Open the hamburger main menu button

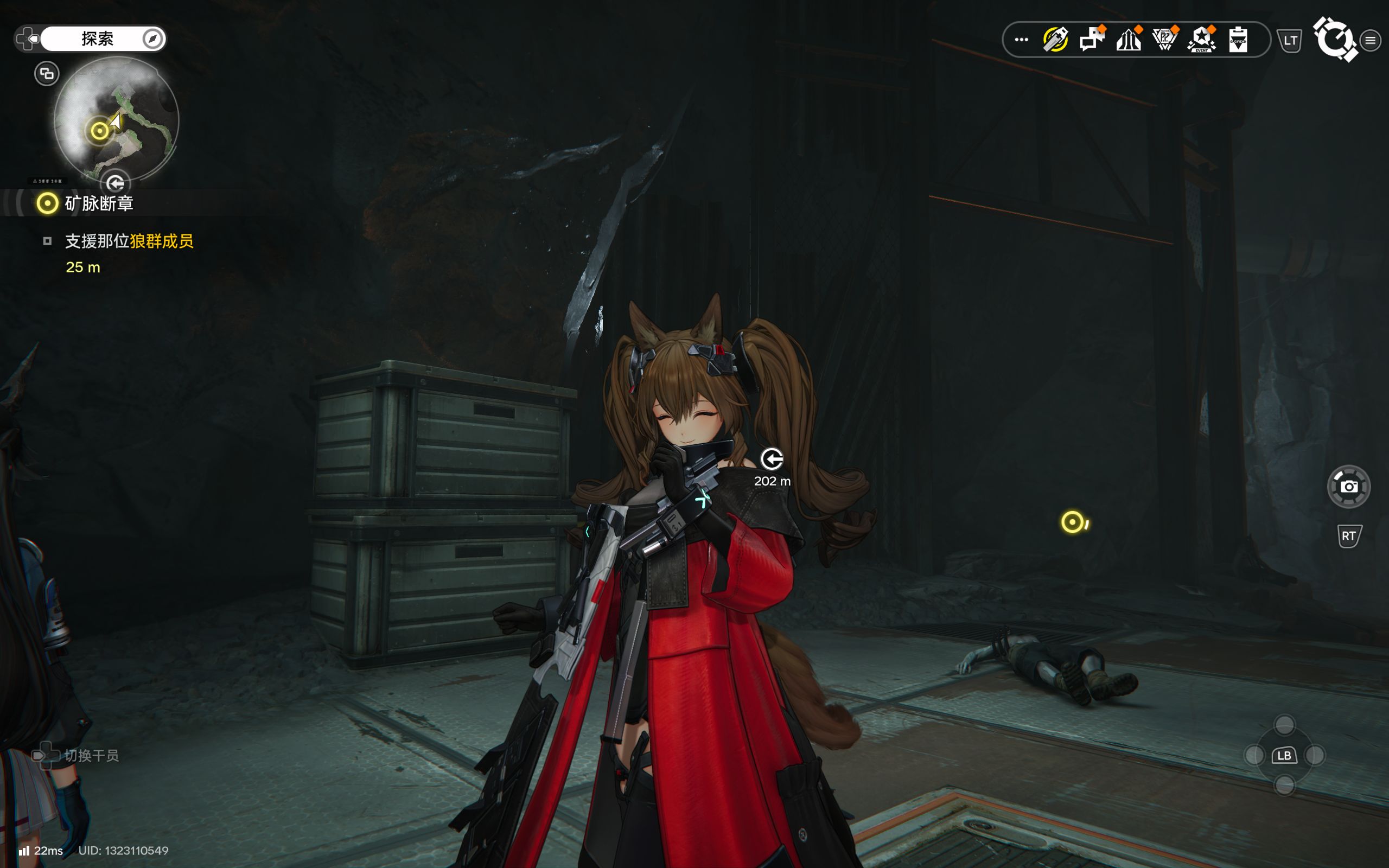(1371, 40)
